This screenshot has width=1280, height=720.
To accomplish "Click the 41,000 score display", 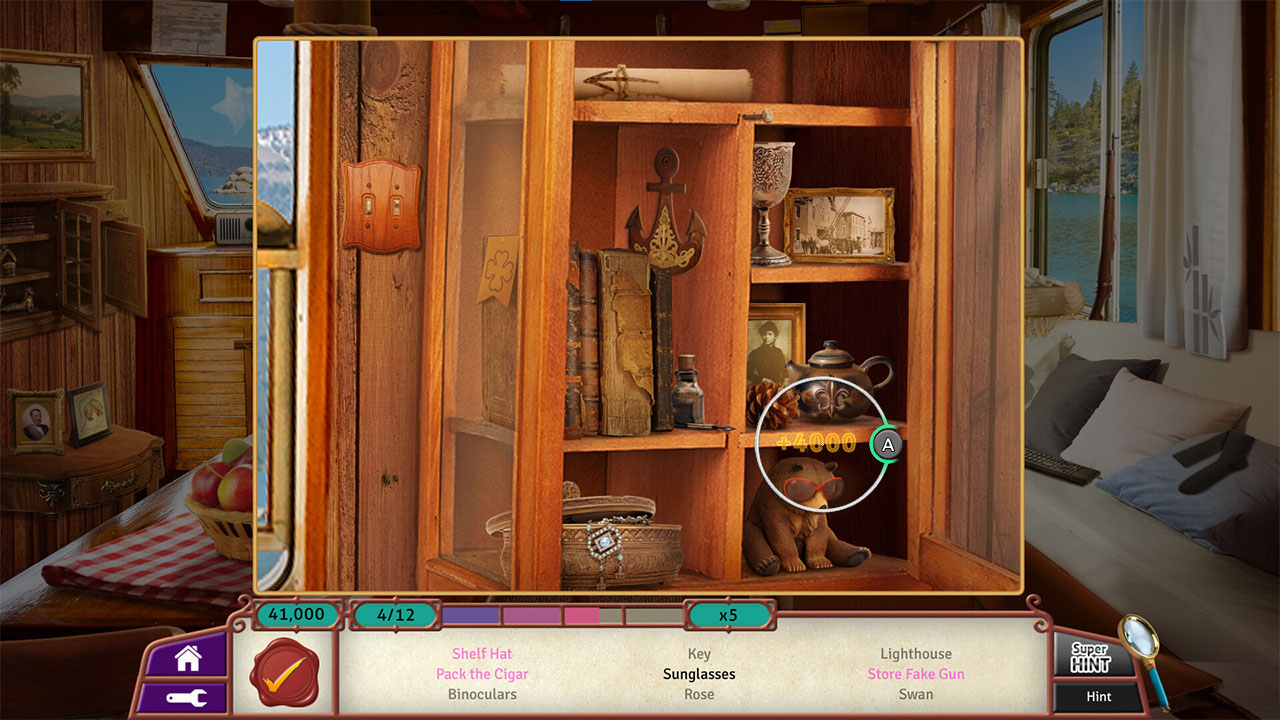I will (x=295, y=615).
